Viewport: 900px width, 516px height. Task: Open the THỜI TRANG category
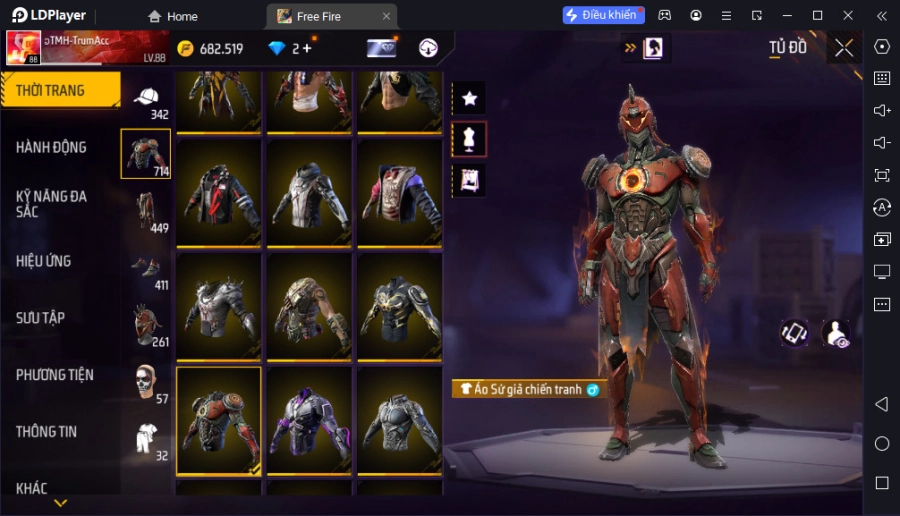[x=58, y=90]
